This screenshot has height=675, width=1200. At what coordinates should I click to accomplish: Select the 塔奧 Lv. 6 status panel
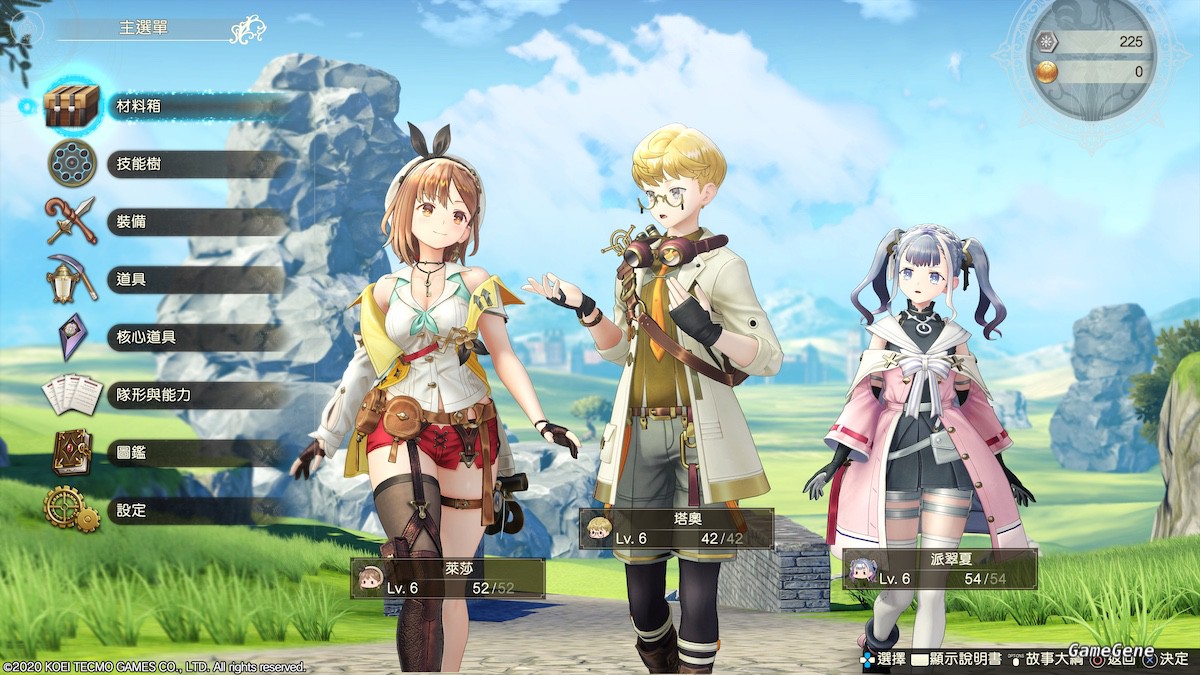tap(676, 528)
